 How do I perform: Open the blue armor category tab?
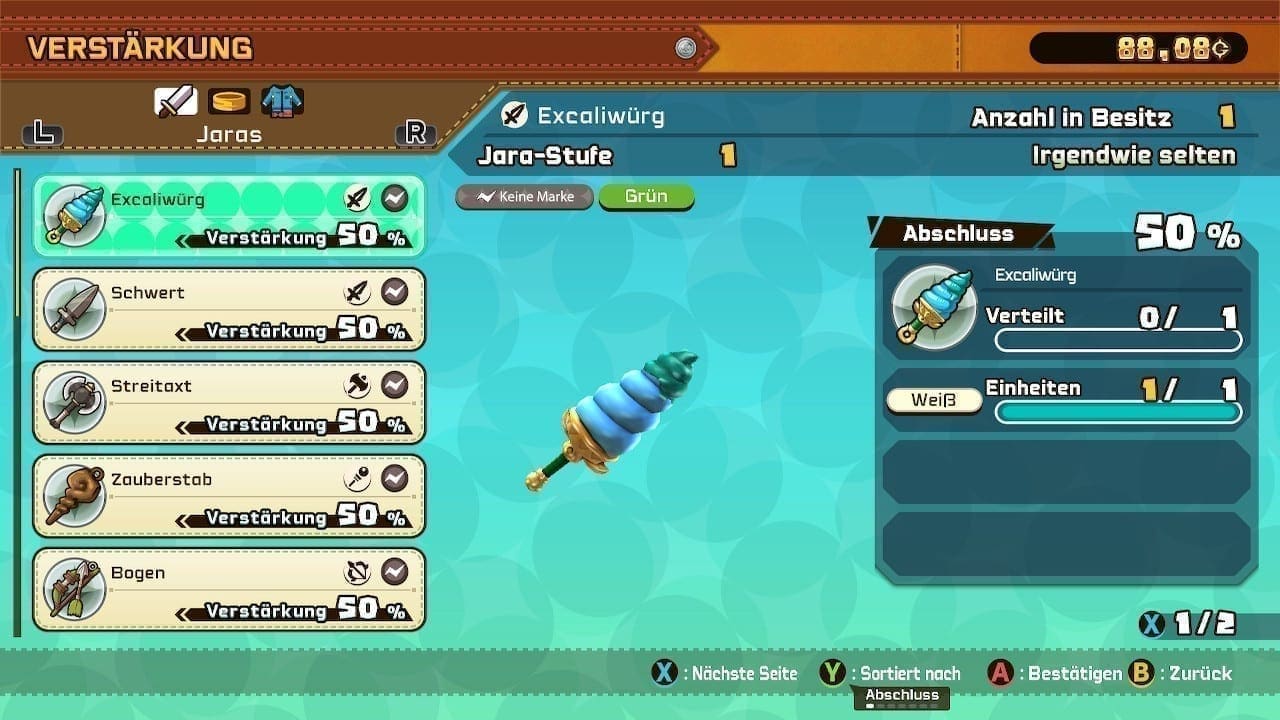(x=282, y=101)
